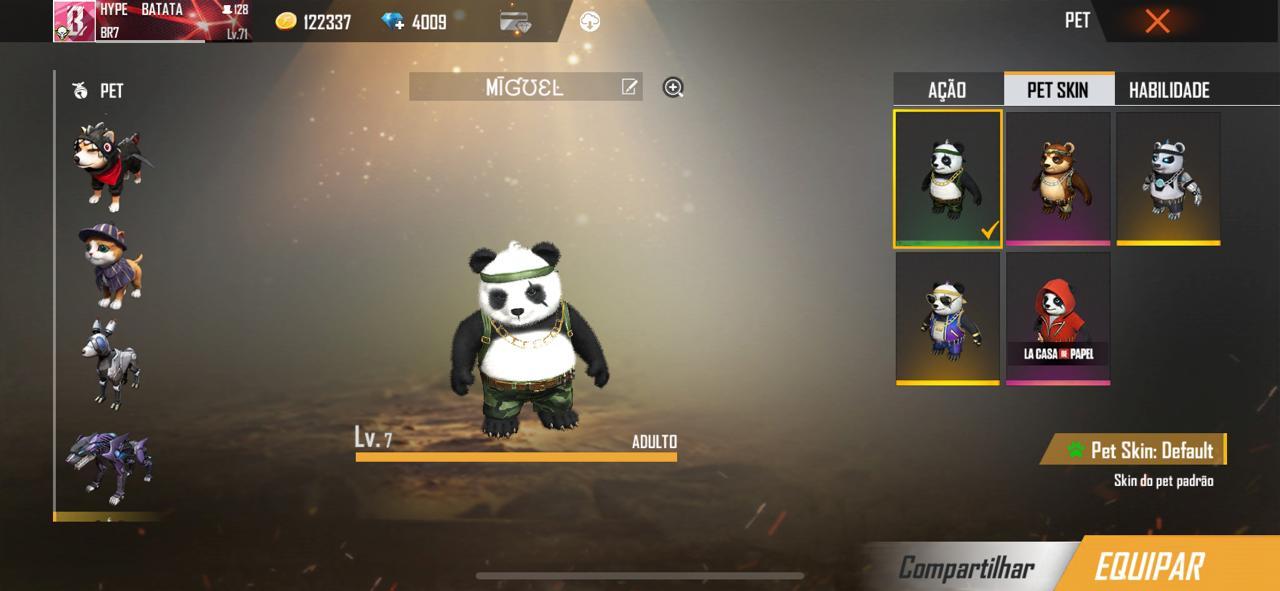Open the PET SKIN tab
Viewport: 1280px width, 591px height.
coord(1058,90)
